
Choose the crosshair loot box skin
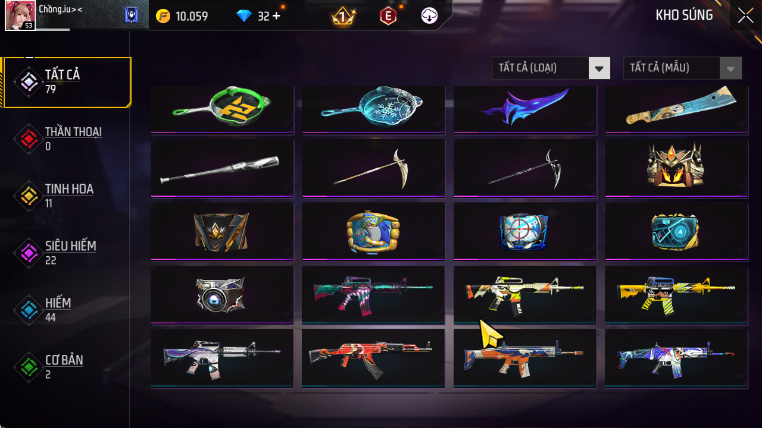[x=525, y=230]
